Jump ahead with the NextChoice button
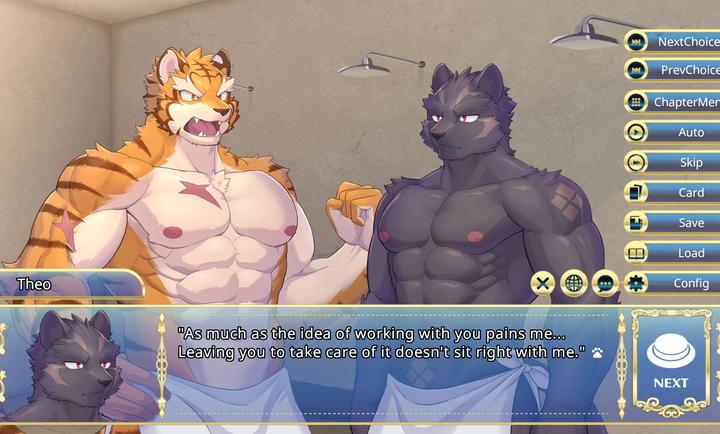The height and width of the screenshot is (434, 720). [x=673, y=42]
